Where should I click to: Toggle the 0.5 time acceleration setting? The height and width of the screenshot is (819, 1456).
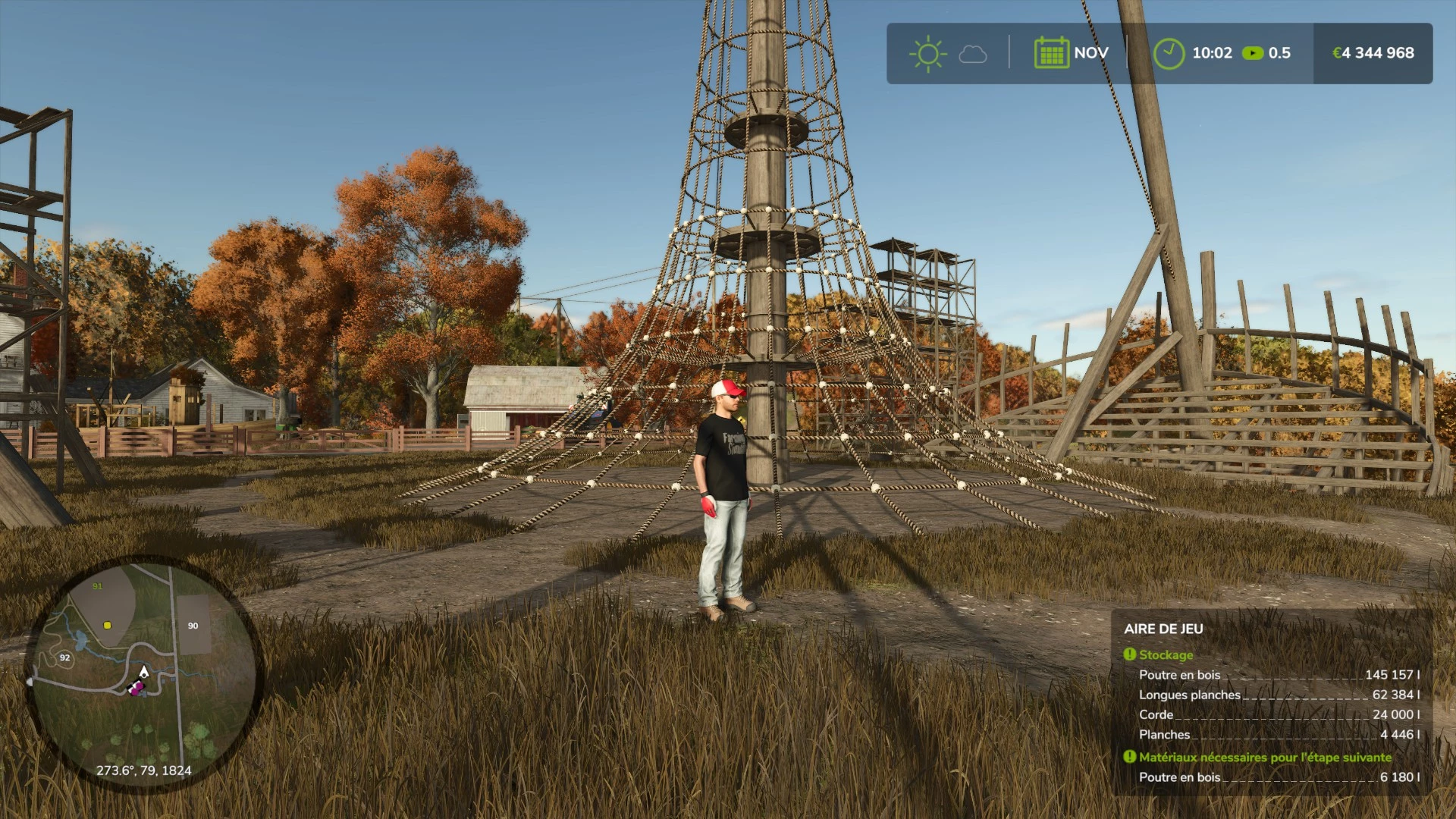[x=1279, y=53]
